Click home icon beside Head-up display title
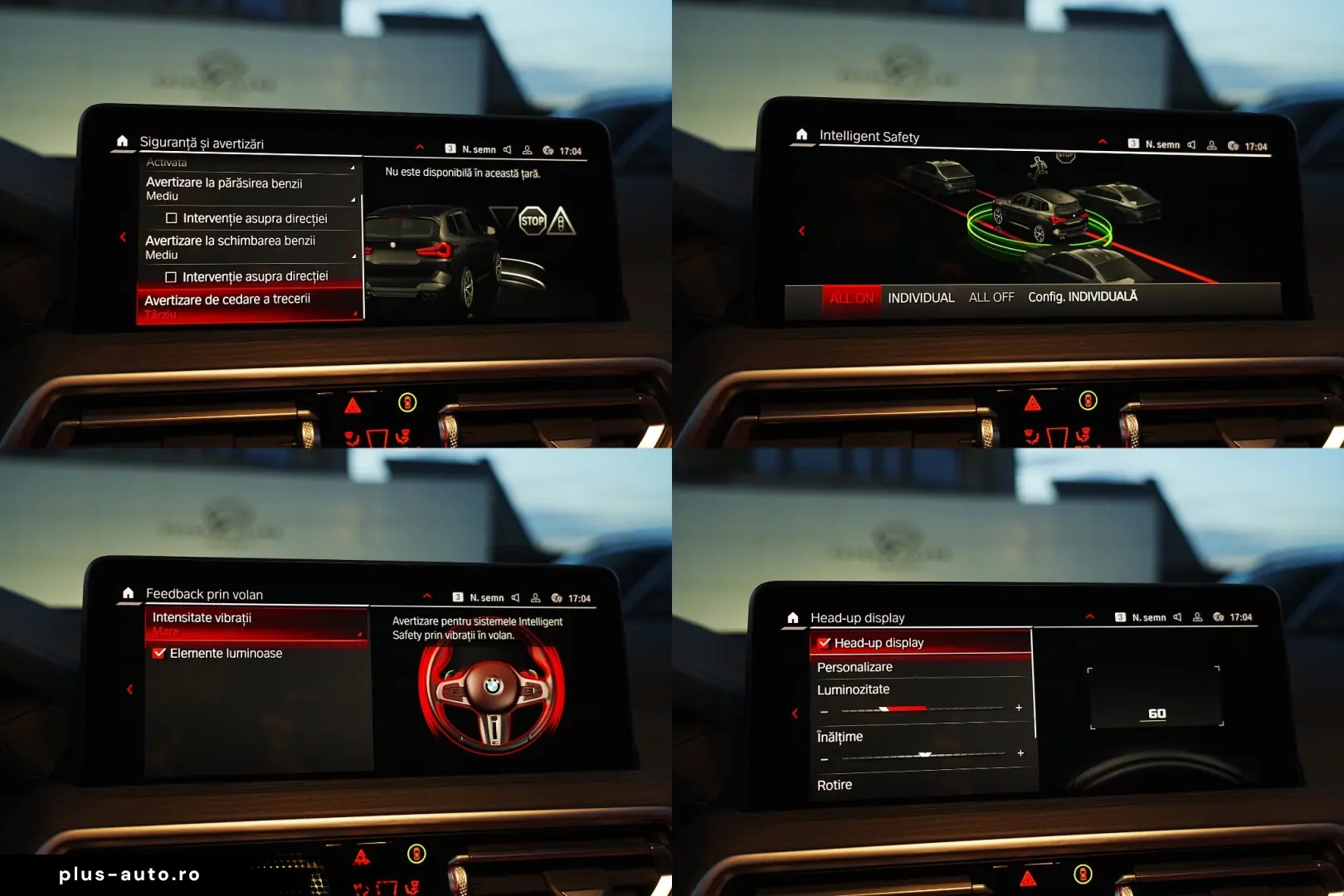This screenshot has width=1344, height=896. (793, 618)
